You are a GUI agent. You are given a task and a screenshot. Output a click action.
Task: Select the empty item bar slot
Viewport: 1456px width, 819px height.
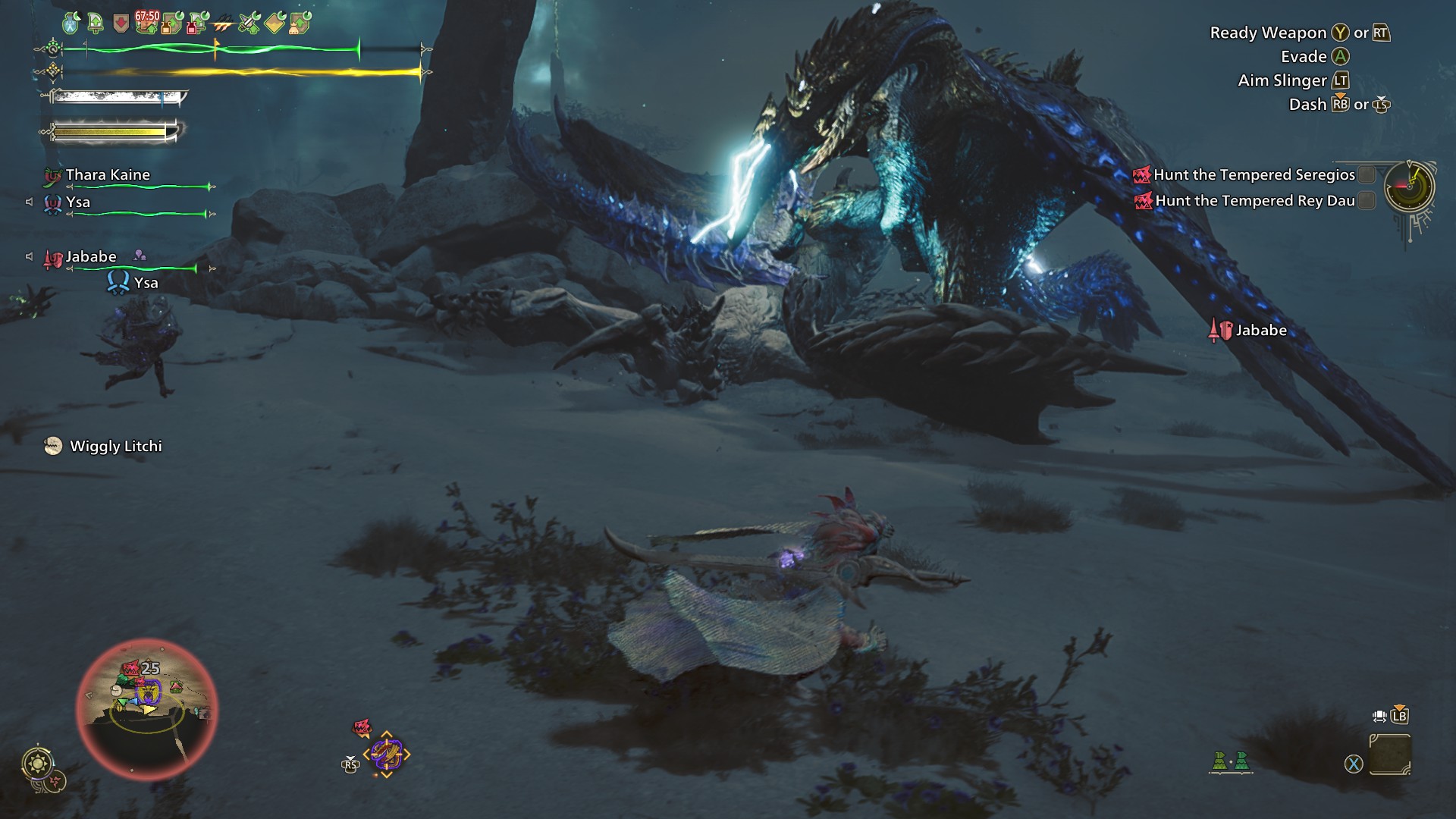[1390, 754]
